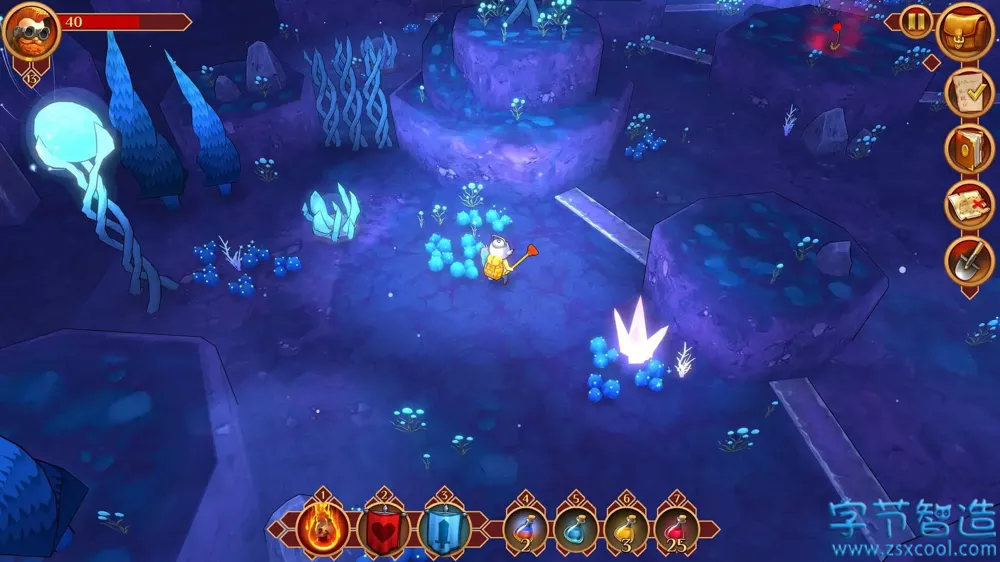This screenshot has width=1000, height=562.
Task: Select the shovel dig tool
Action: click(969, 261)
